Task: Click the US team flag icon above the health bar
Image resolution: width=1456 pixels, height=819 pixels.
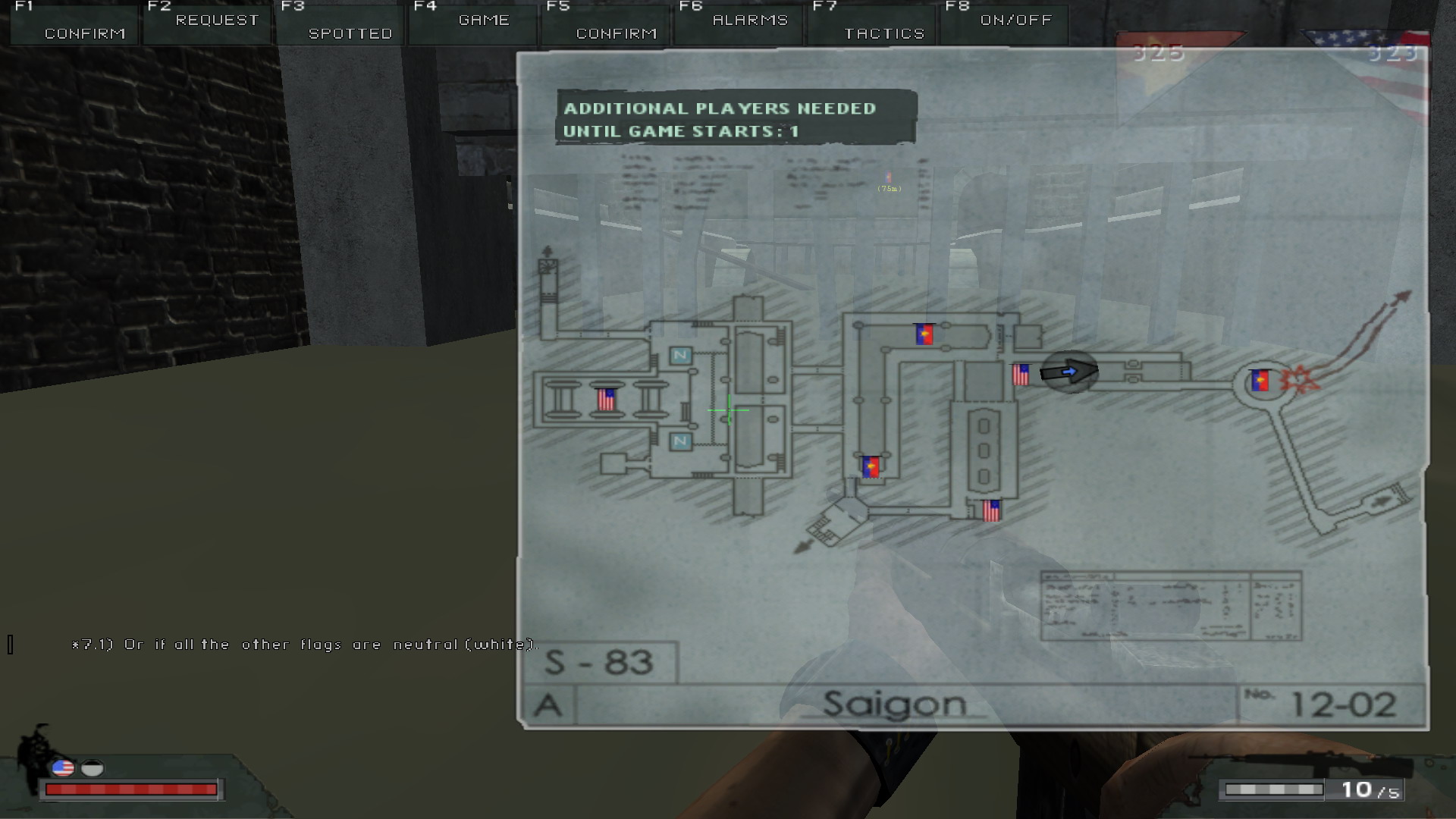Action: point(63,769)
